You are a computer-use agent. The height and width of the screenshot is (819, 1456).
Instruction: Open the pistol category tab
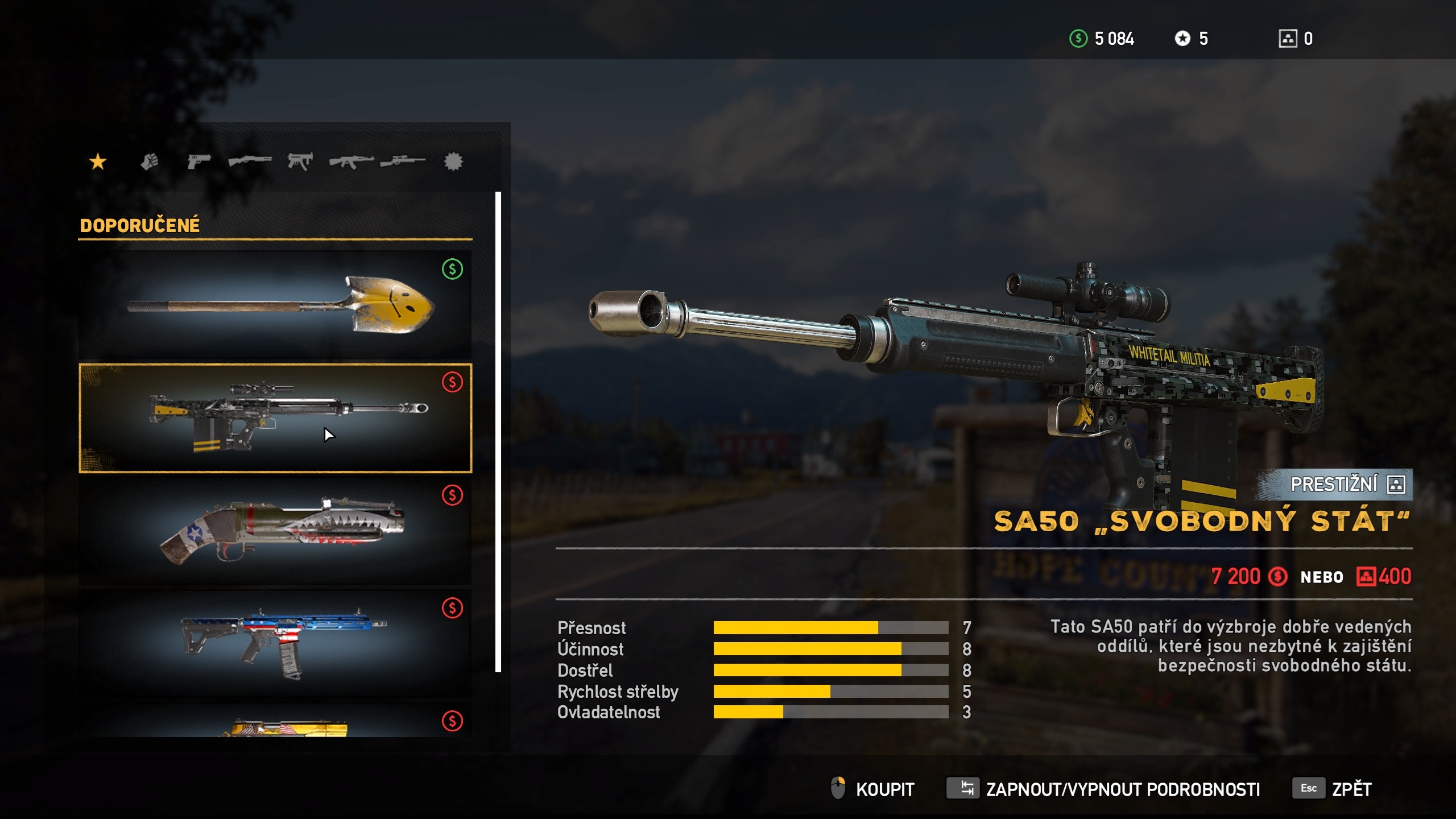tap(198, 162)
